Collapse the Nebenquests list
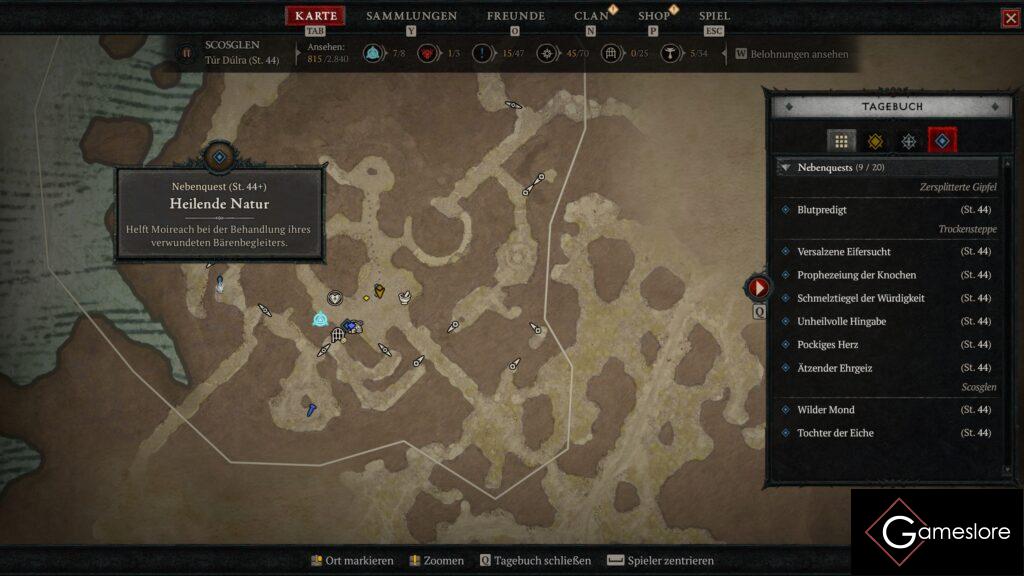The image size is (1024, 576). (786, 168)
